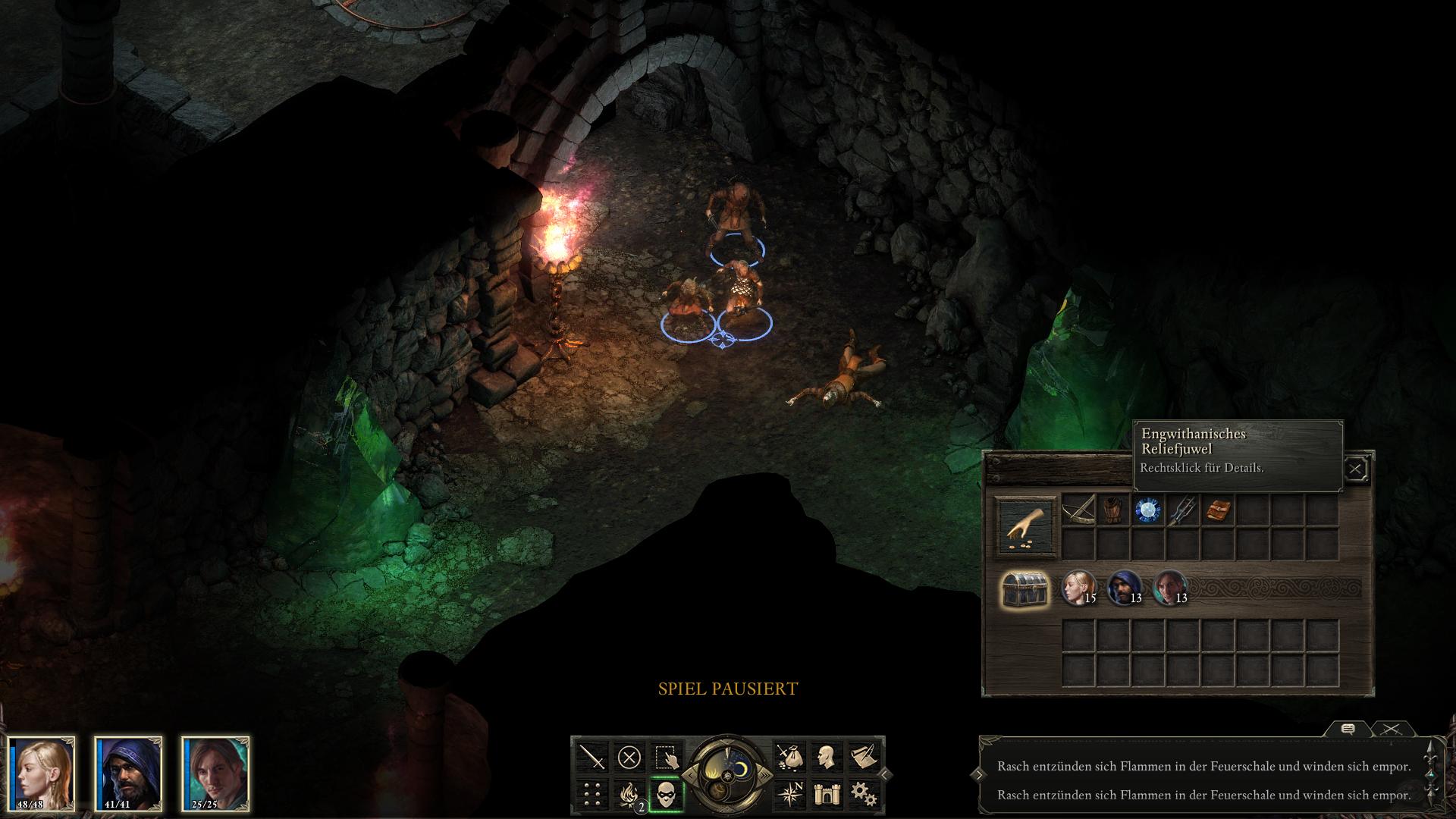Toggle the masked-face stealth mode
The width and height of the screenshot is (1456, 819).
(x=666, y=794)
